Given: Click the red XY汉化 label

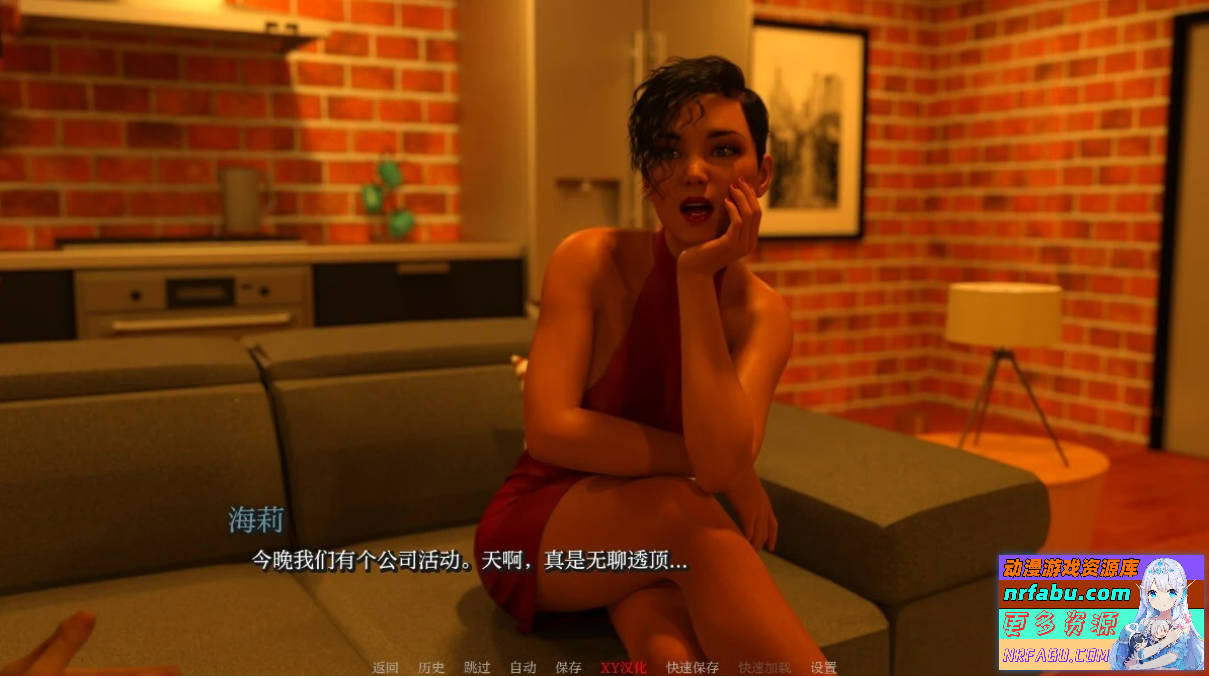Looking at the screenshot, I should click(x=623, y=667).
